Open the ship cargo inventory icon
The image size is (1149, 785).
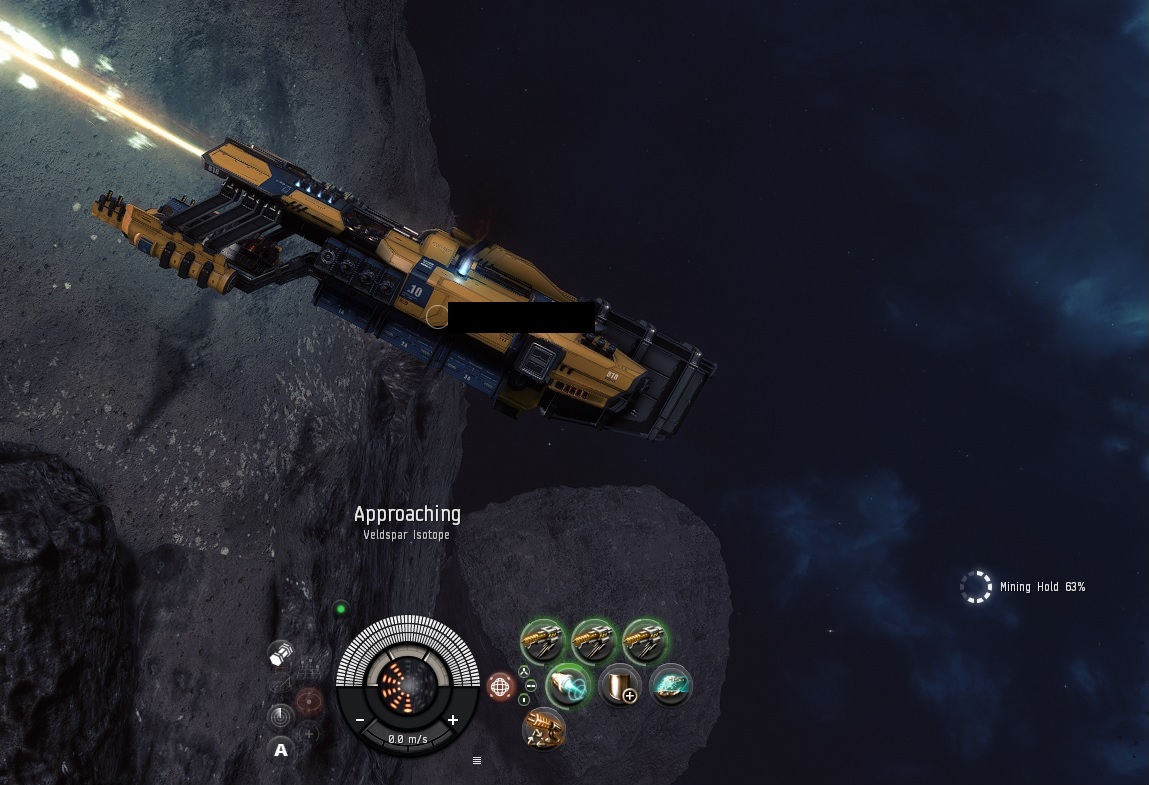pyautogui.click(x=281, y=655)
